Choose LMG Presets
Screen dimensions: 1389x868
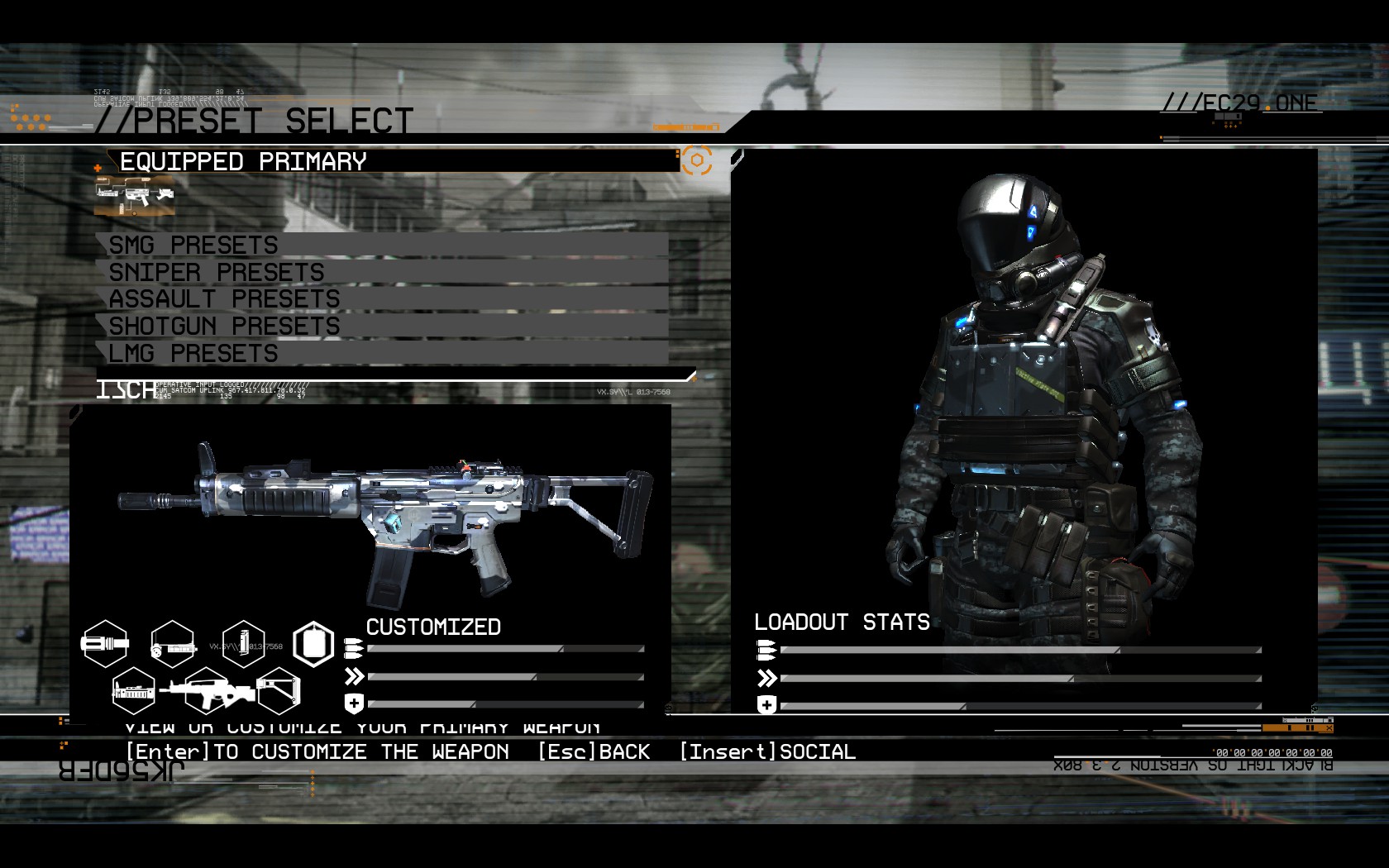(382, 353)
